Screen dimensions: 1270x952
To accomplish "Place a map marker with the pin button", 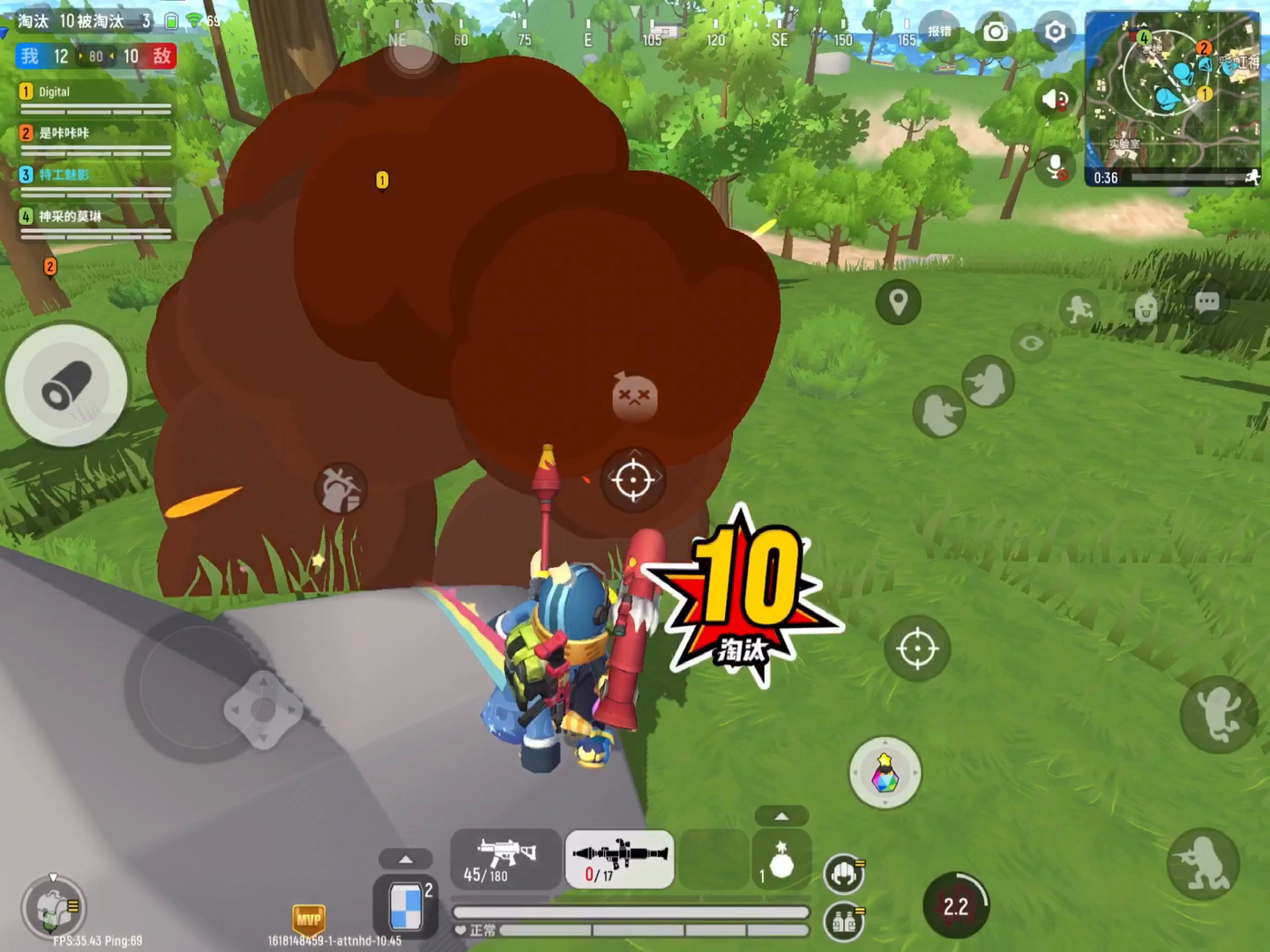I will [898, 303].
